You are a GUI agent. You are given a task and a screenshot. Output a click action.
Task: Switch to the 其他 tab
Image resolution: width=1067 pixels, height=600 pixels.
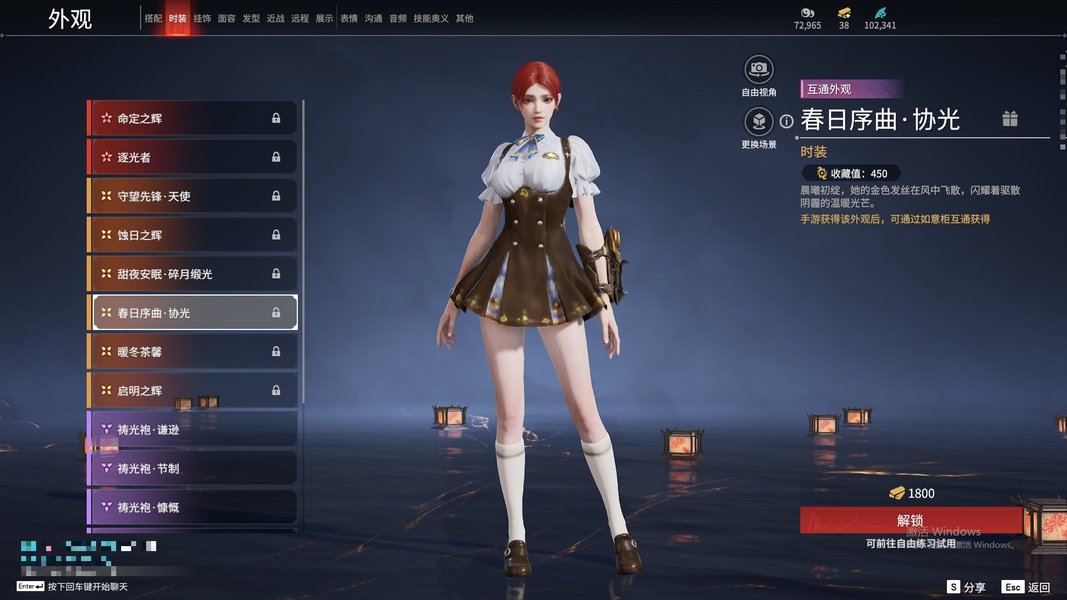click(465, 19)
